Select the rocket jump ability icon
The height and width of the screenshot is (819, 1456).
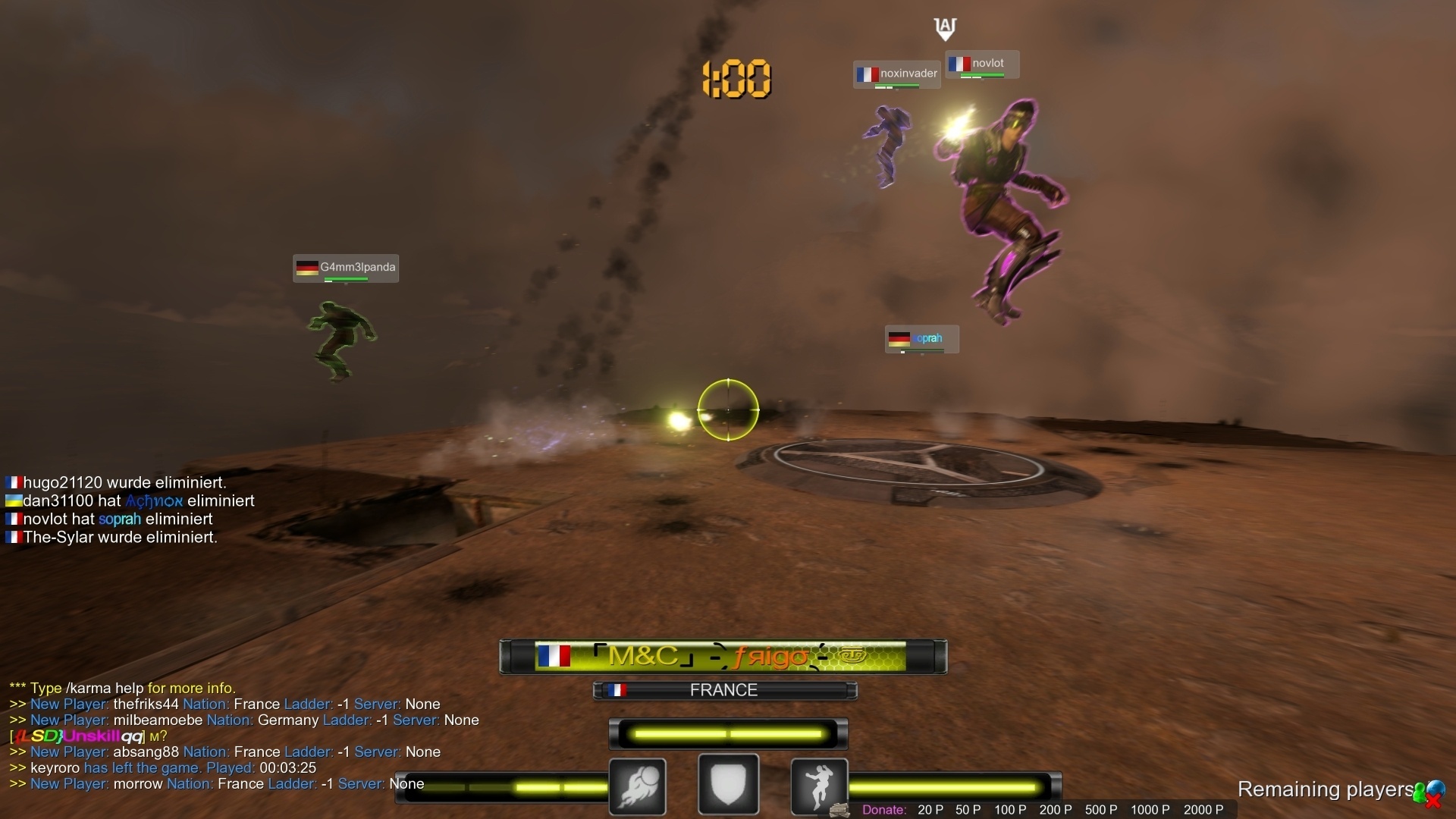(636, 785)
